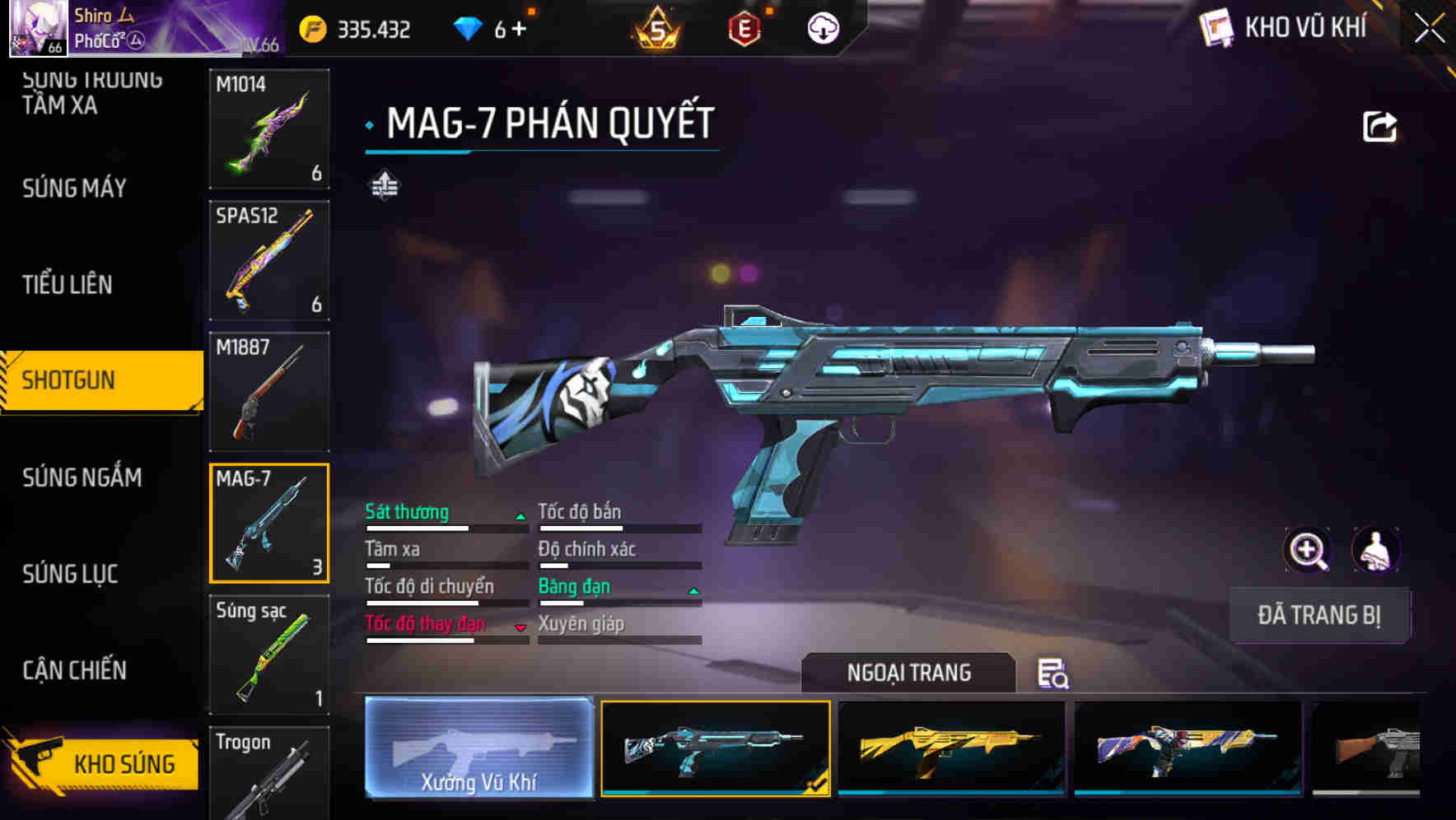Add diamonds with the plus button
This screenshot has height=820, width=1456.
coord(519,30)
